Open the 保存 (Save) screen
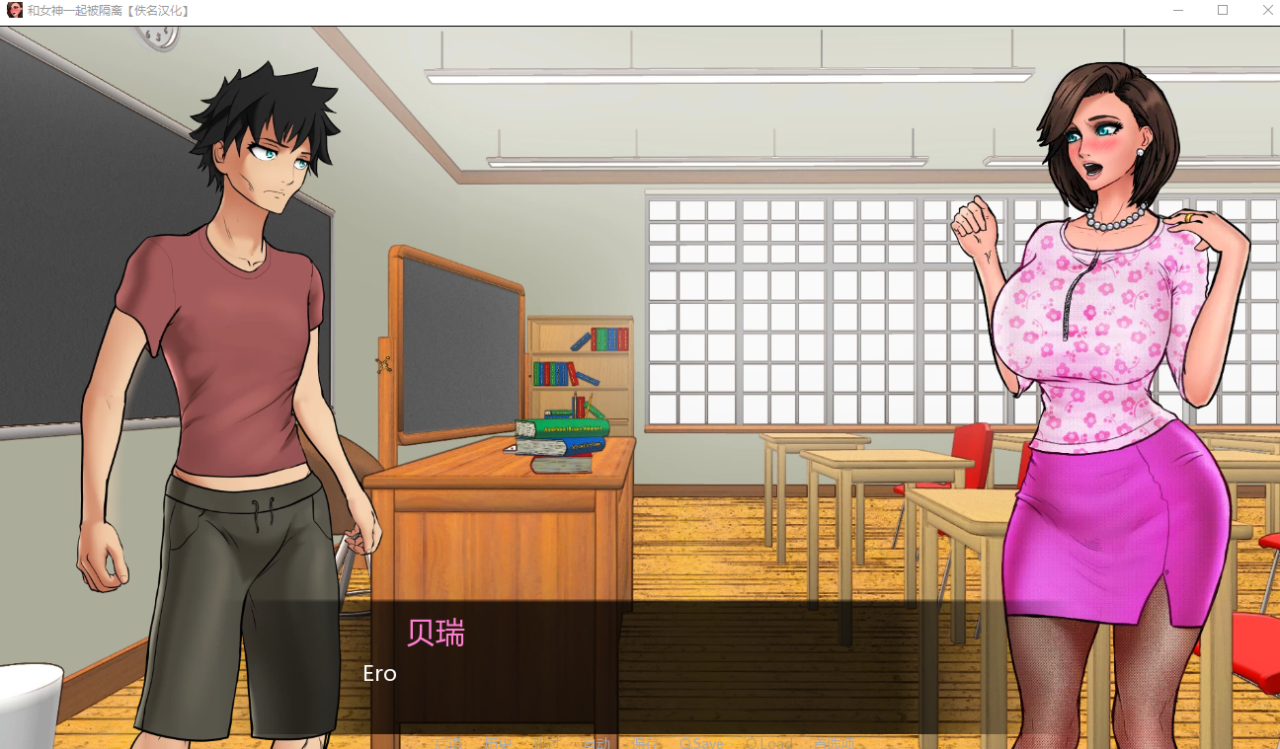The height and width of the screenshot is (749, 1280). (x=646, y=743)
